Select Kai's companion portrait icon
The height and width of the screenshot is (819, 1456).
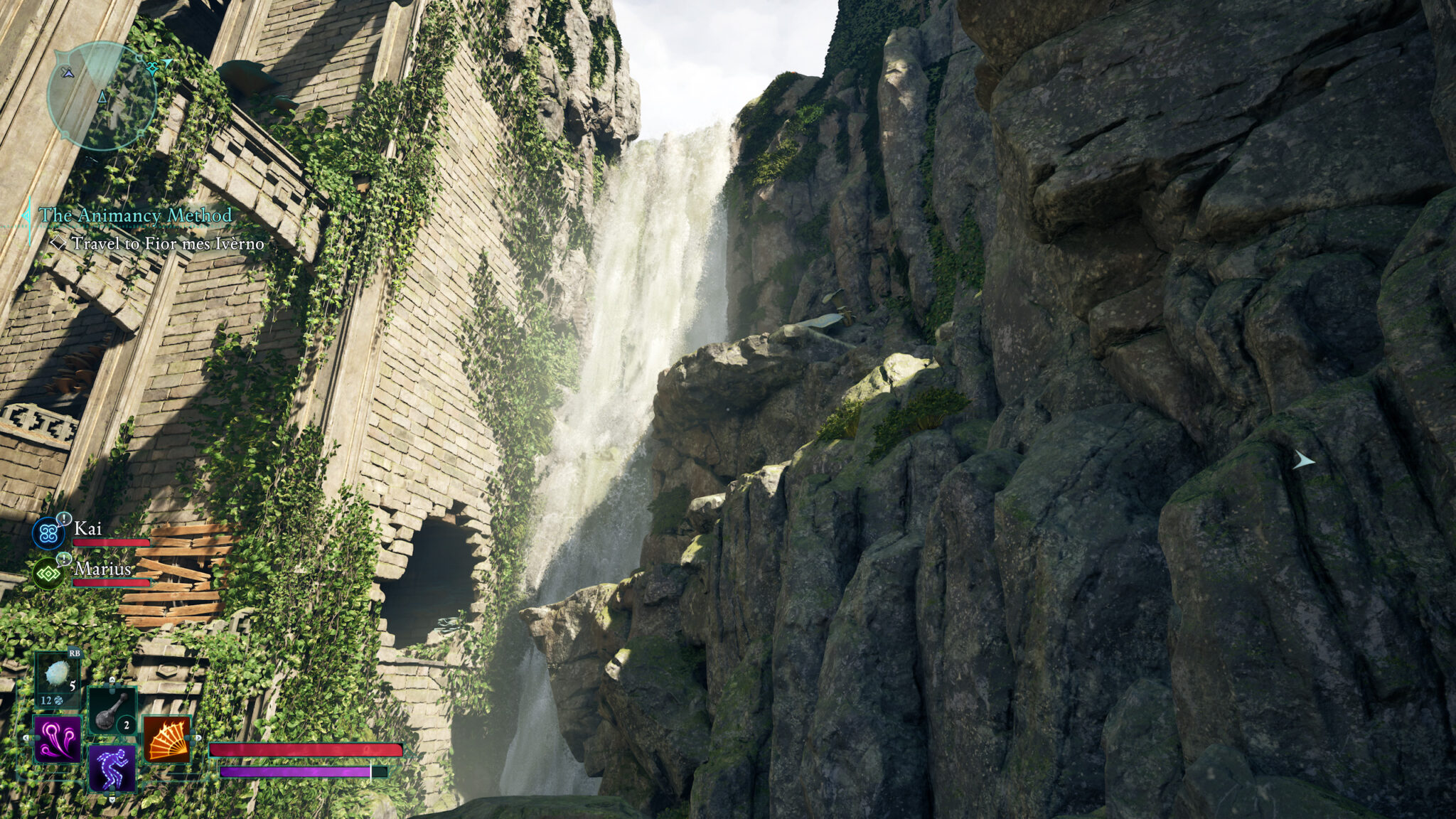(x=49, y=533)
